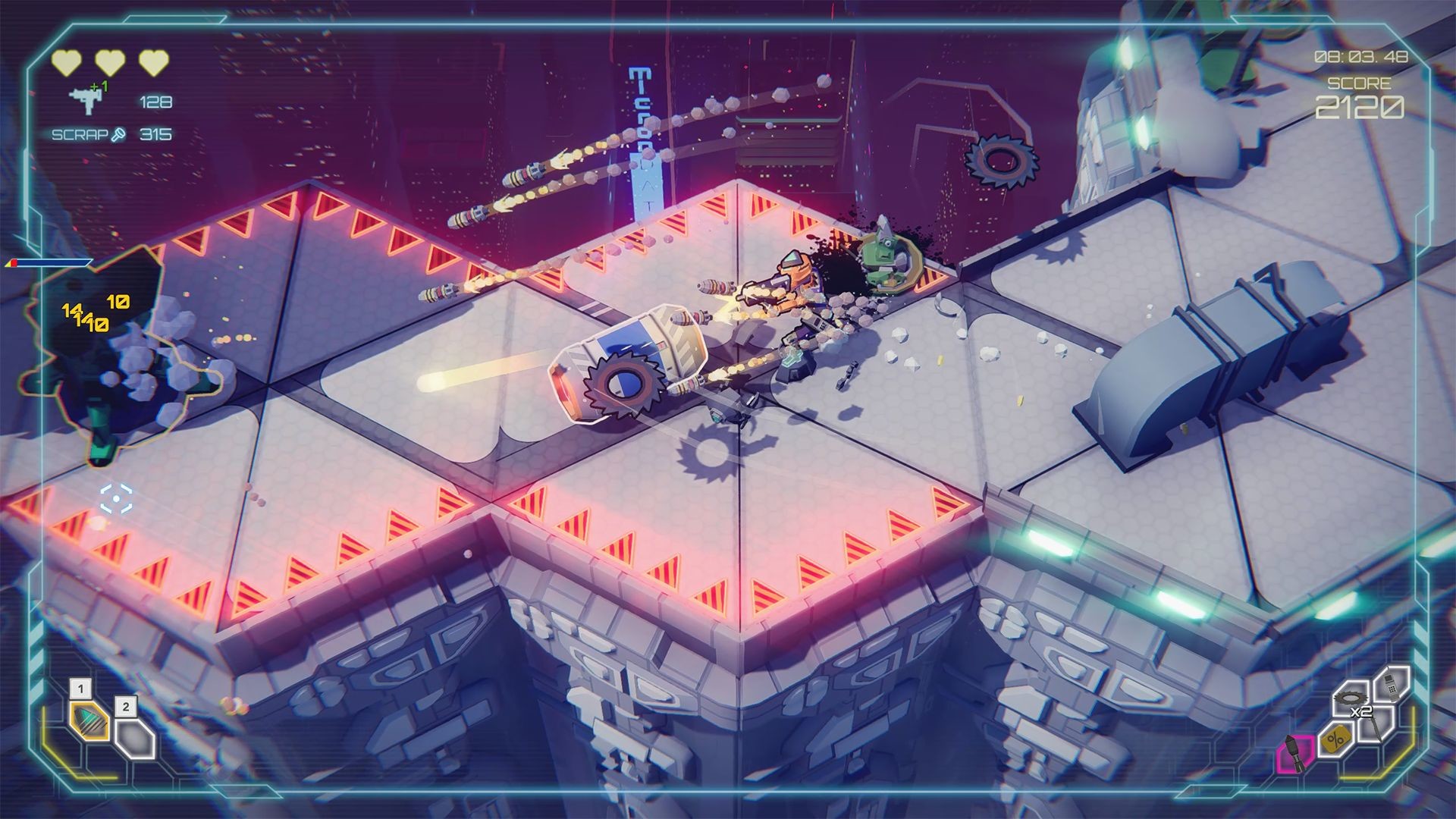The image size is (1456, 819).
Task: Click the saw blade x2 item icon
Action: coord(1350,698)
